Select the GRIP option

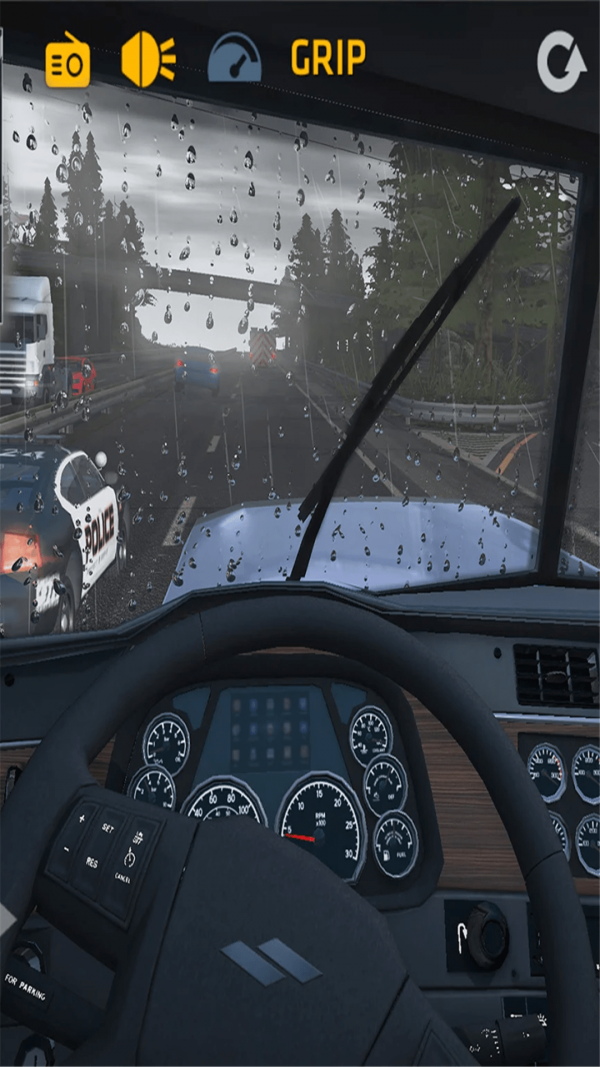click(328, 58)
